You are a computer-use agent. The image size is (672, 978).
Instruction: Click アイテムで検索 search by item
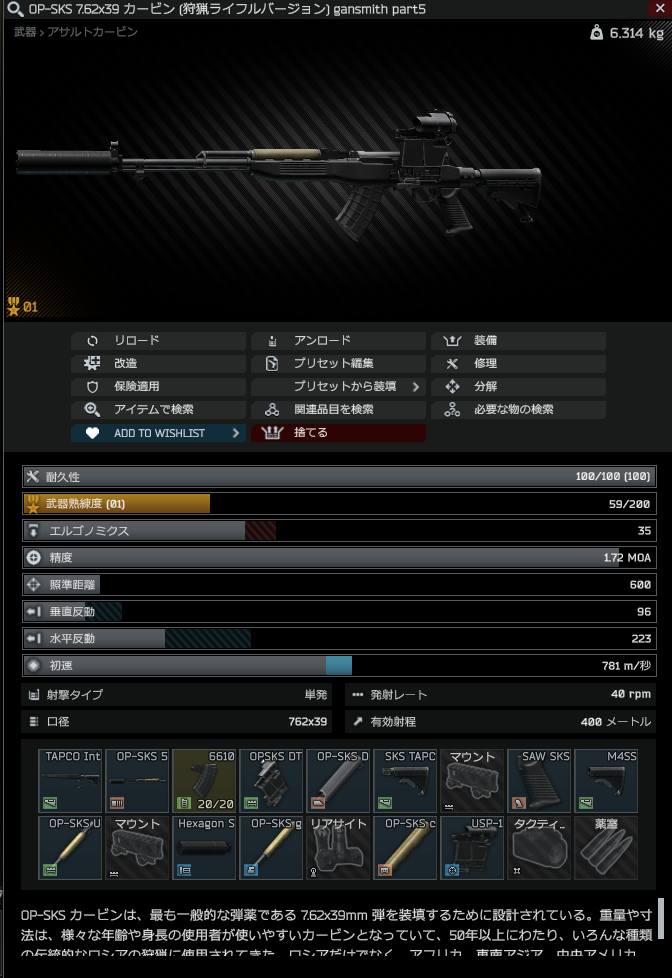(157, 410)
